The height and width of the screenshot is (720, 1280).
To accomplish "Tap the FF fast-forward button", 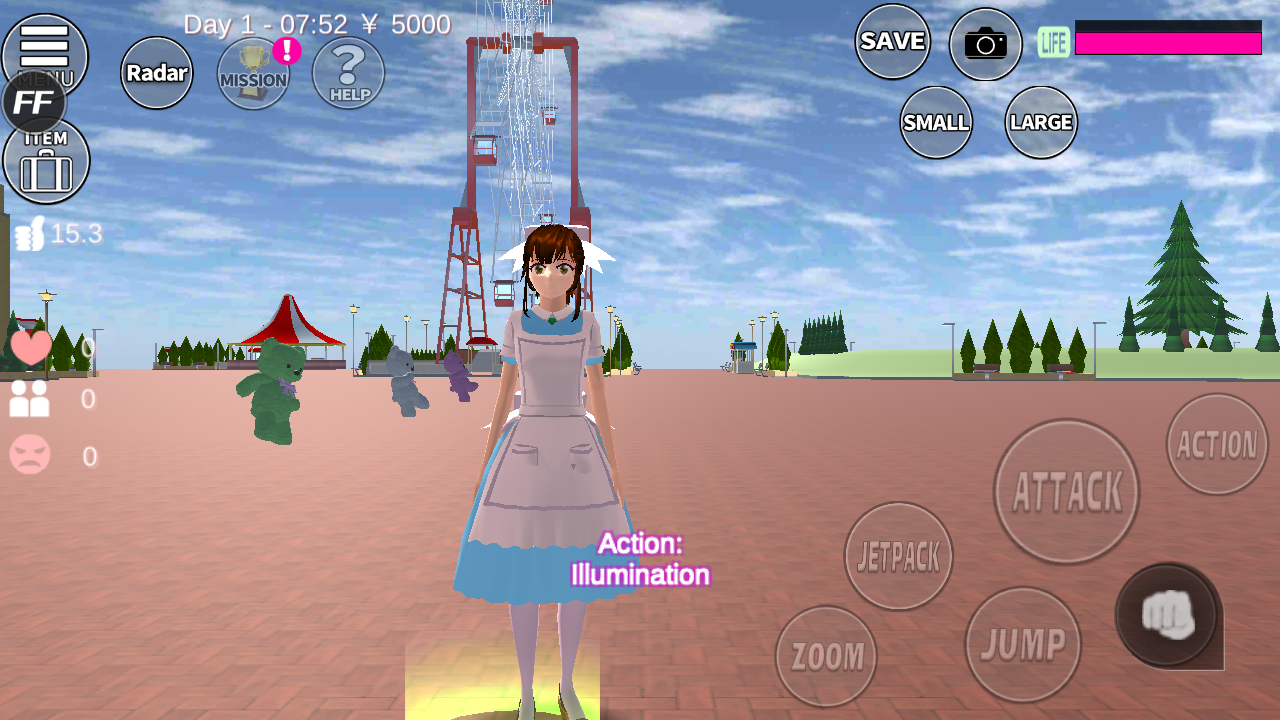I will point(34,103).
